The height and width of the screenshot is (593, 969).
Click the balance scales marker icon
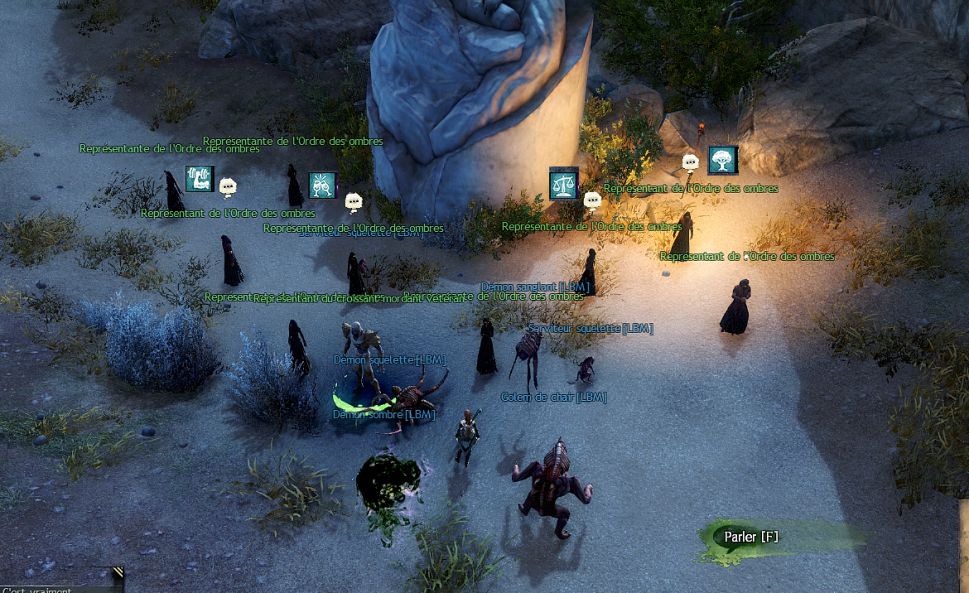coord(563,182)
